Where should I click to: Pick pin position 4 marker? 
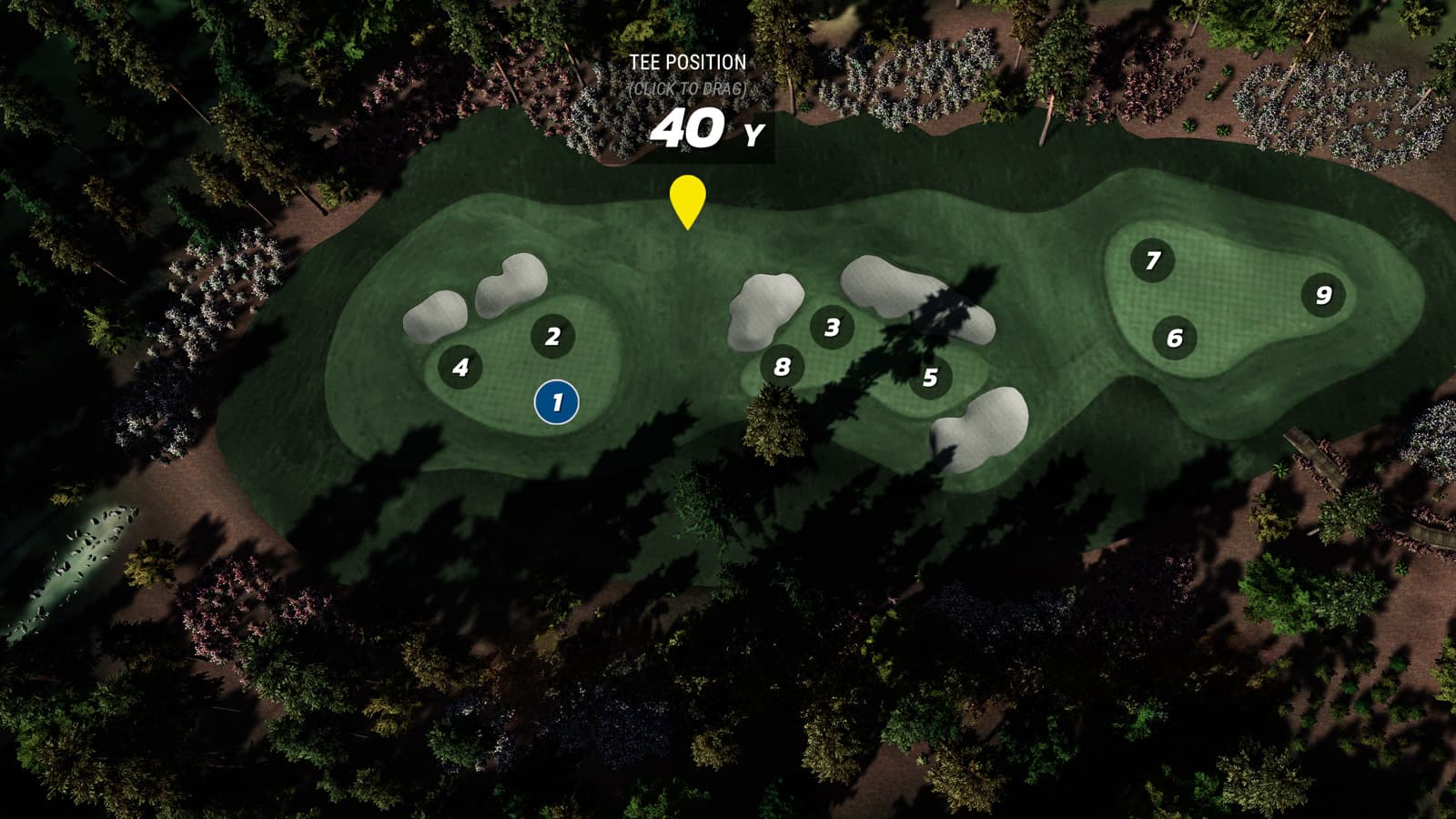[460, 368]
